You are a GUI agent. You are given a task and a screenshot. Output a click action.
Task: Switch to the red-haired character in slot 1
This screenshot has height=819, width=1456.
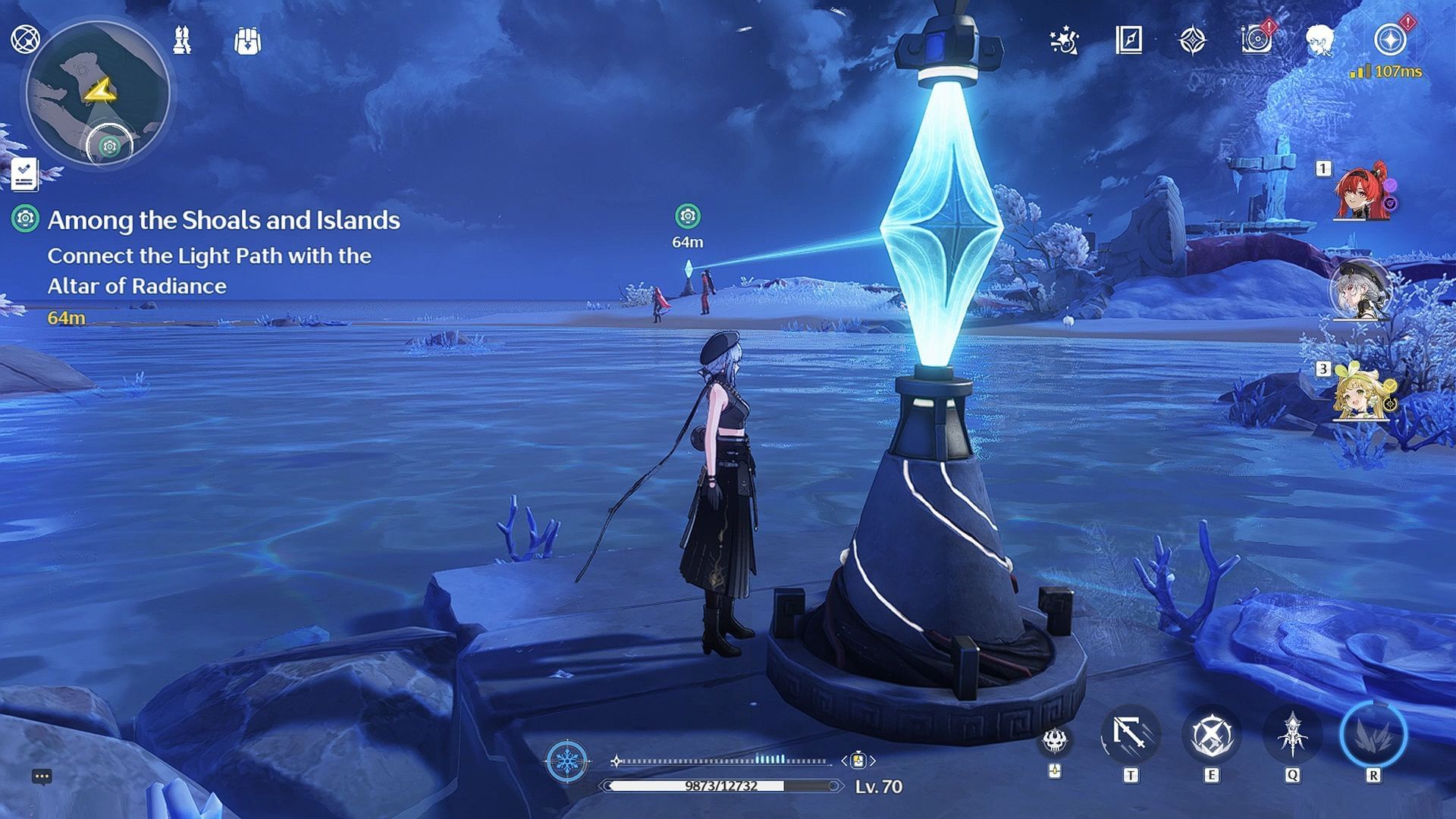click(1361, 192)
